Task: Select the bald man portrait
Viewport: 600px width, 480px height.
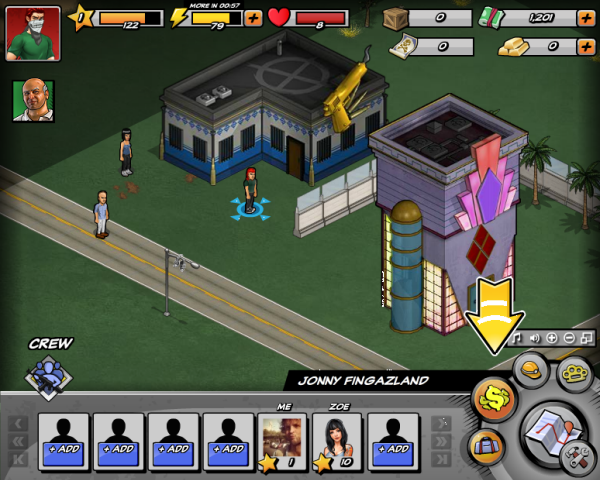Action: point(33,100)
